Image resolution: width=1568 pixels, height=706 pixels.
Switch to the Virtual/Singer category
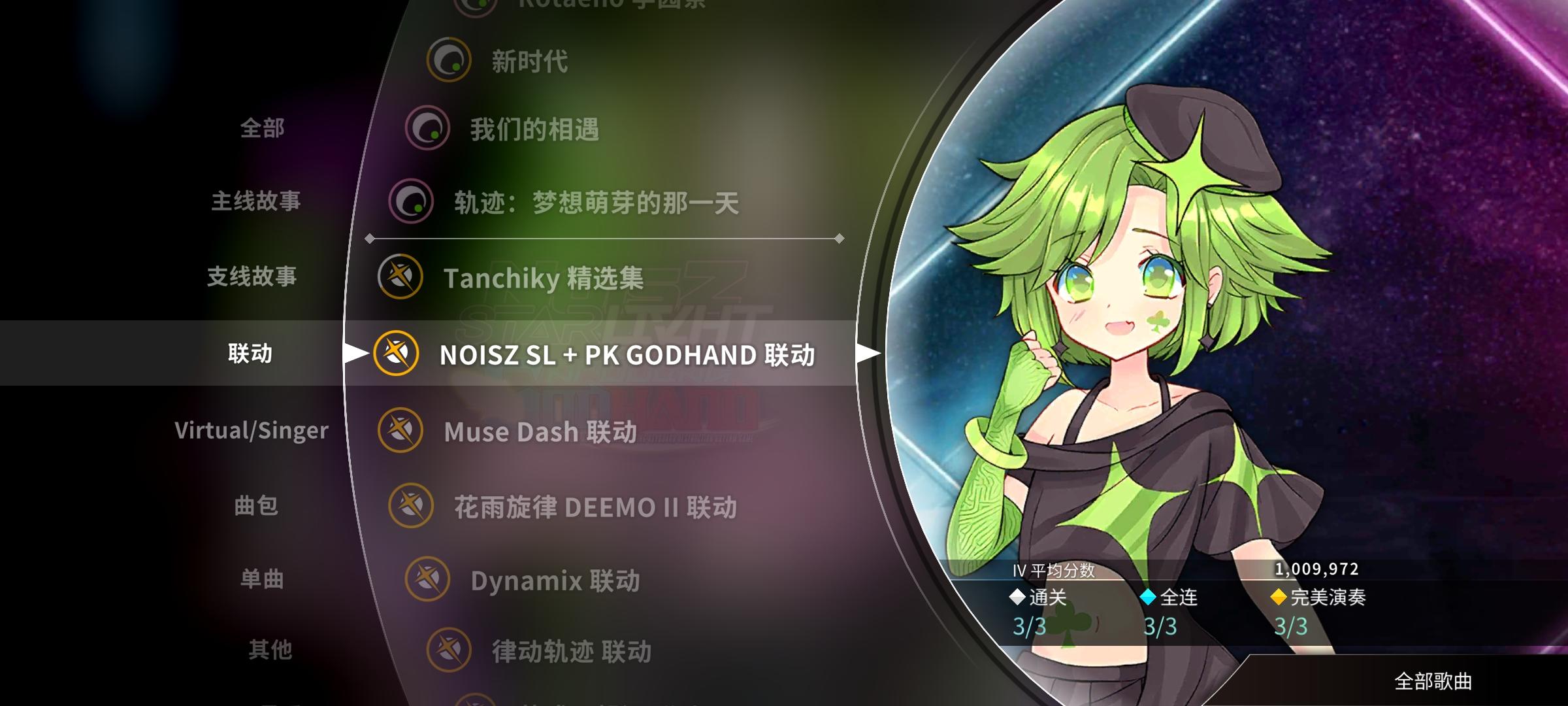251,431
